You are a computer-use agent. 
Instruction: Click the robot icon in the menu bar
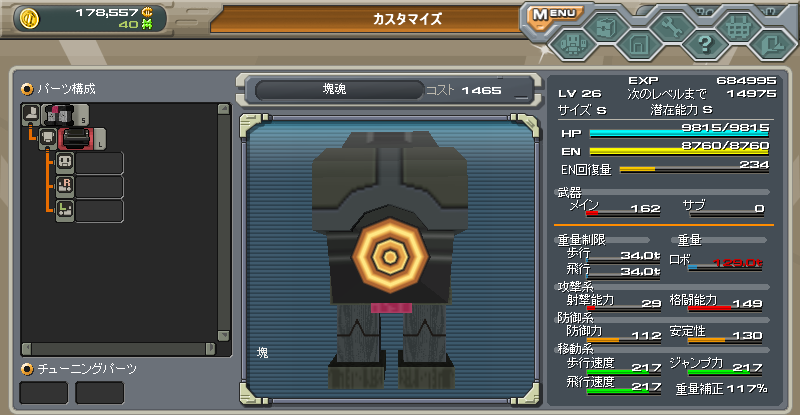572,44
